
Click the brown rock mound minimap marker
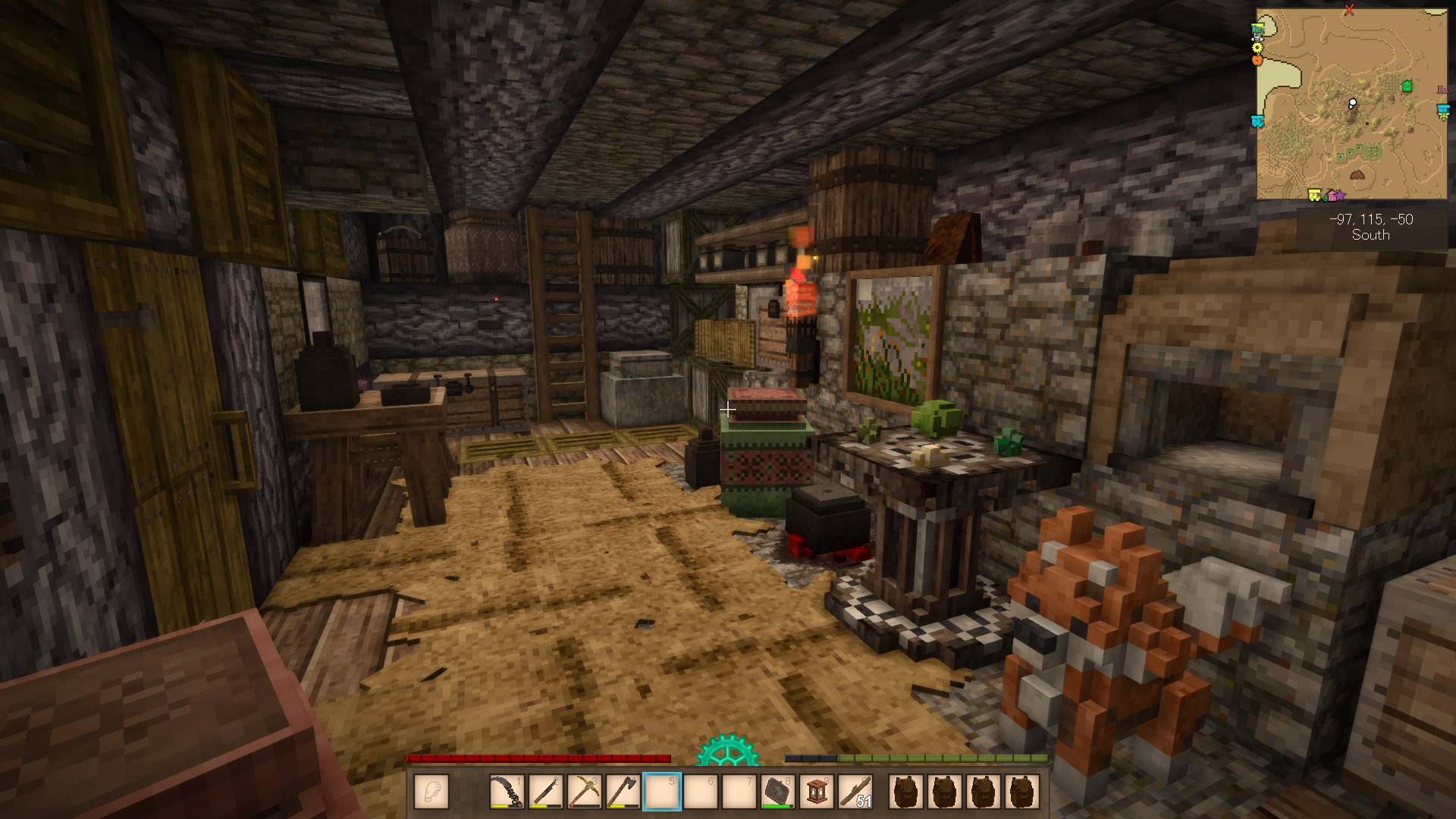1357,175
